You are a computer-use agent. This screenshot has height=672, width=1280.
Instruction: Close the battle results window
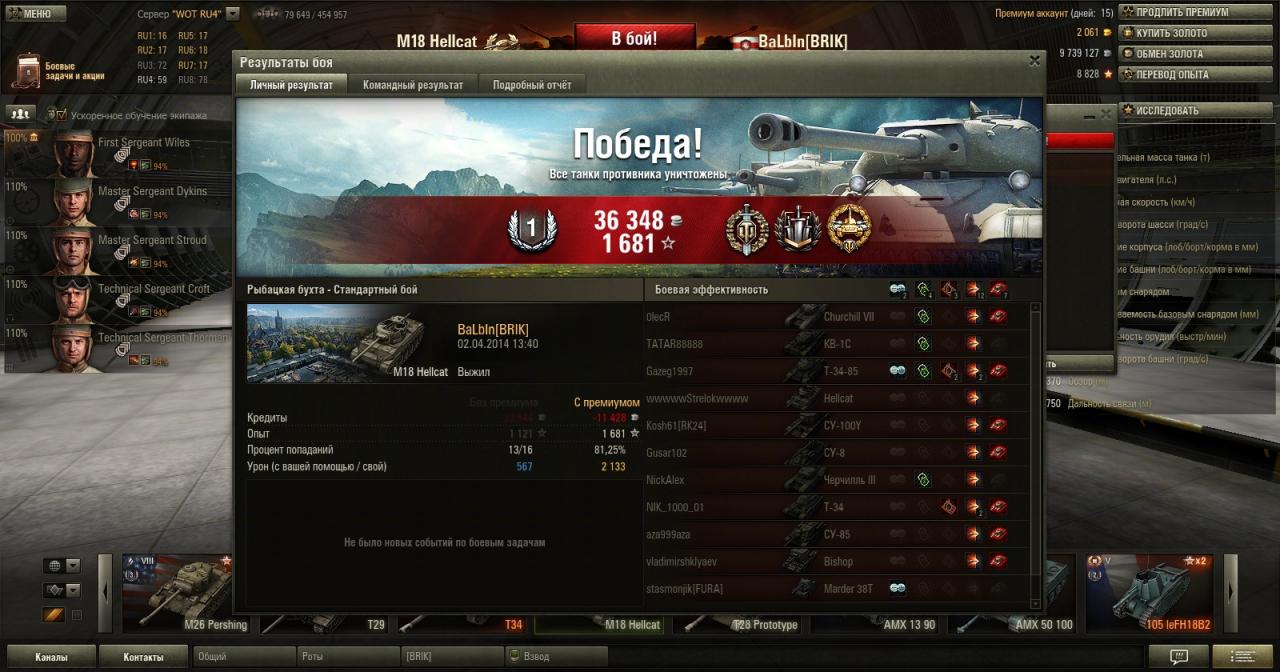[x=1034, y=61]
